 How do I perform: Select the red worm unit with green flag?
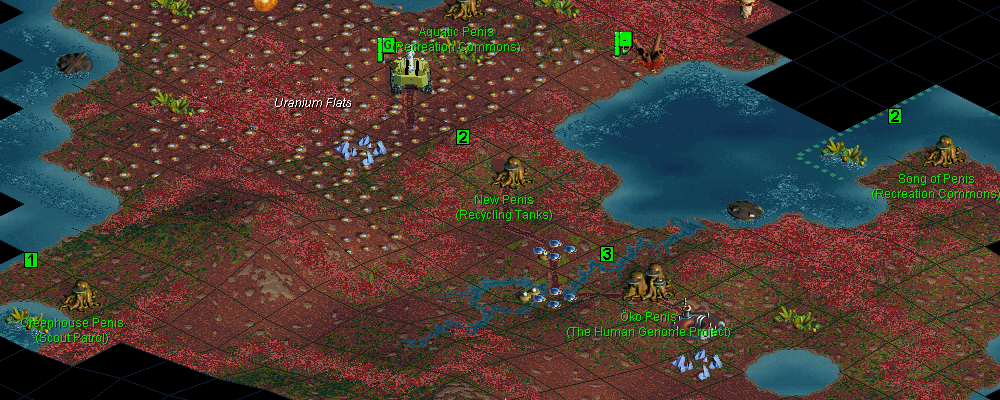pyautogui.click(x=650, y=52)
